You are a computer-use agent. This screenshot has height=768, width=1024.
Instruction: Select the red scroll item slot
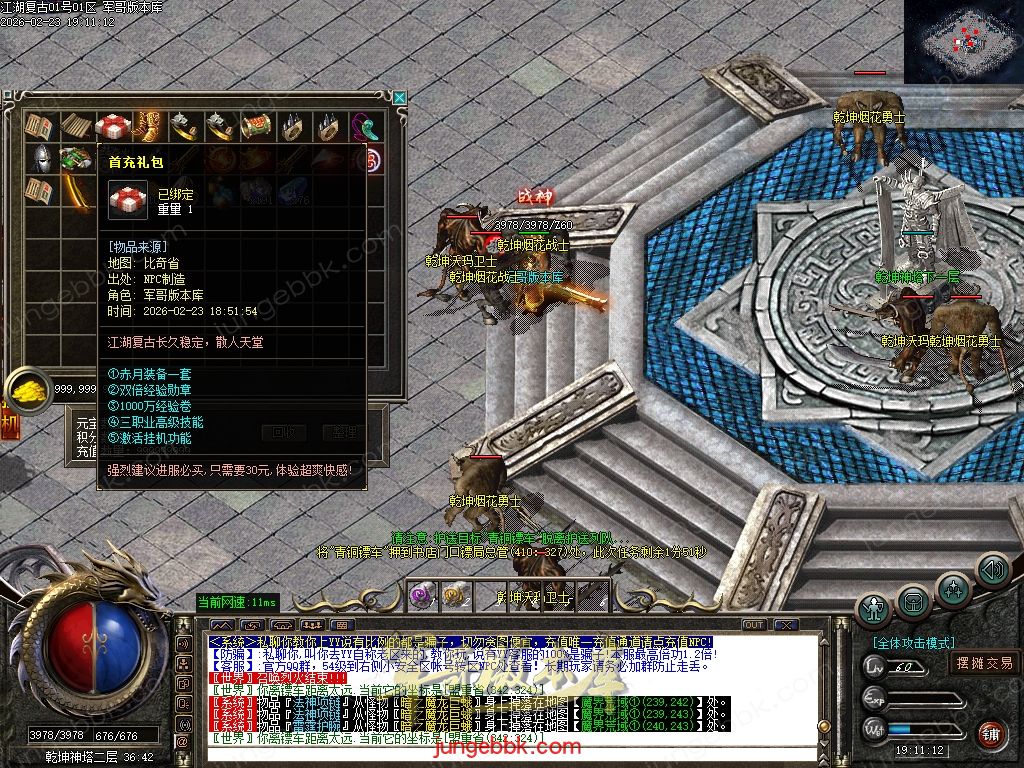click(256, 127)
